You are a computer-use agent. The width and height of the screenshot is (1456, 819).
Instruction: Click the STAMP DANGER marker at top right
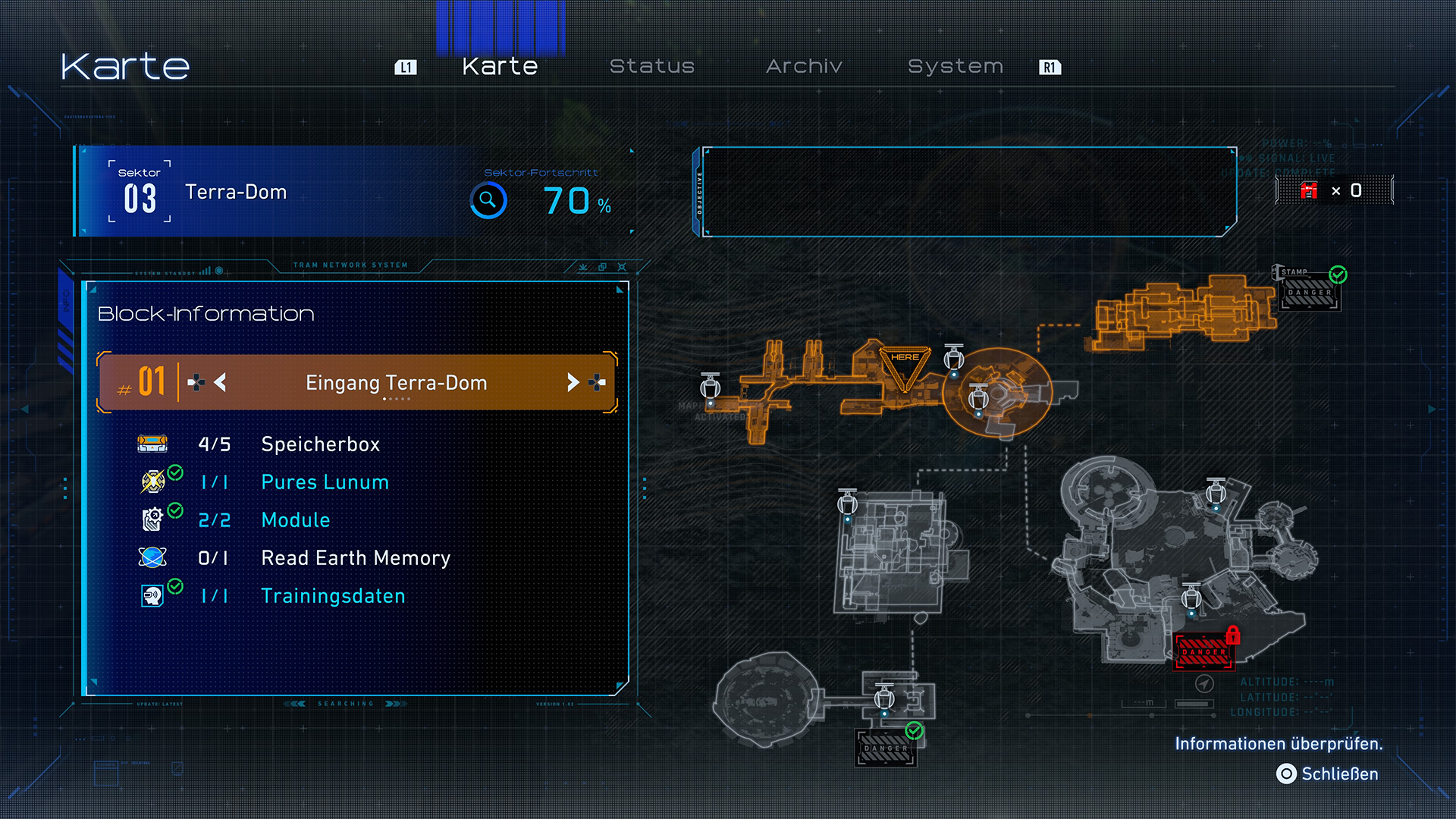point(1310,291)
